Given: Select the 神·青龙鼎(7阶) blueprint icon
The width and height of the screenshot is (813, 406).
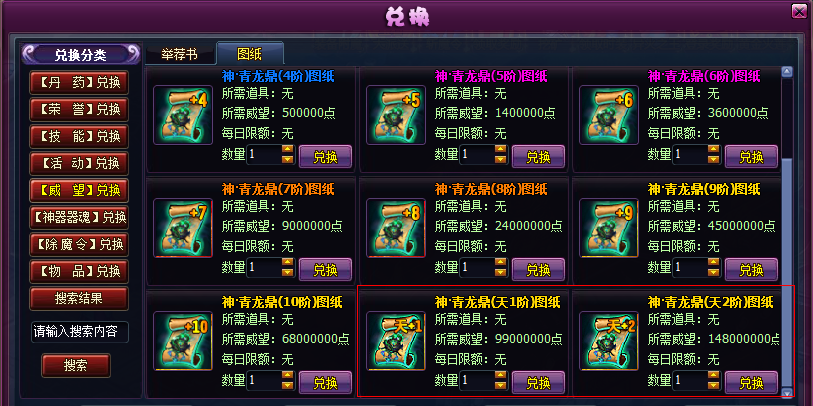Looking at the screenshot, I should pyautogui.click(x=183, y=228).
